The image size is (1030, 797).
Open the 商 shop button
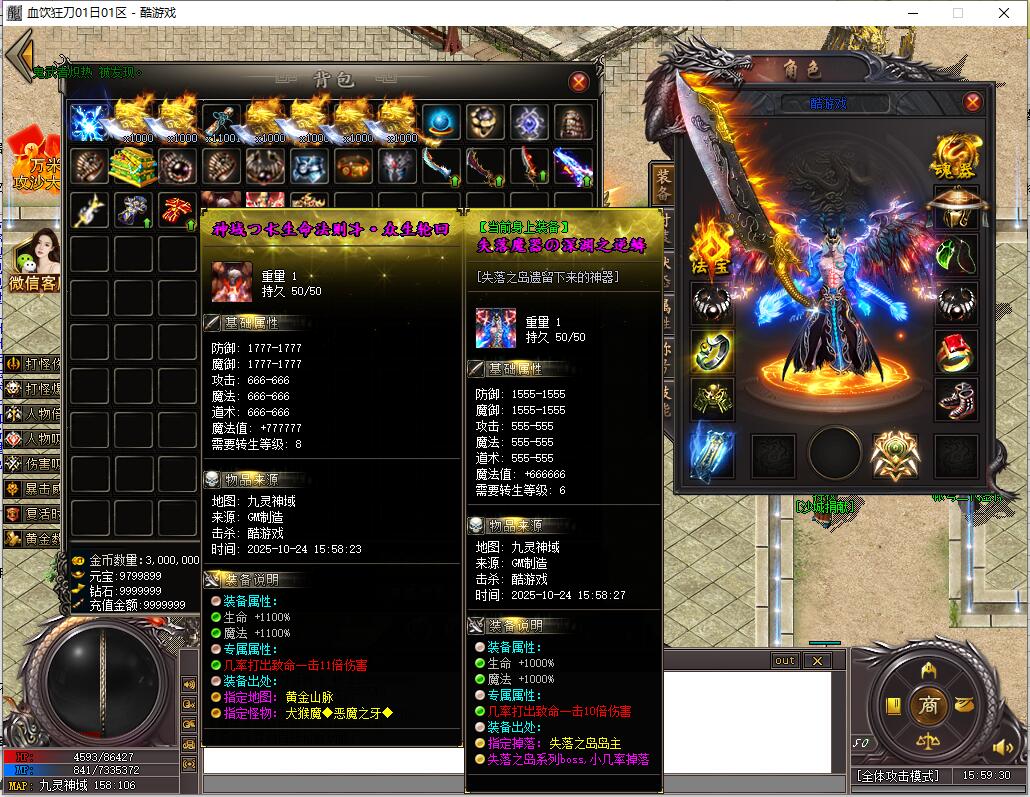click(929, 704)
